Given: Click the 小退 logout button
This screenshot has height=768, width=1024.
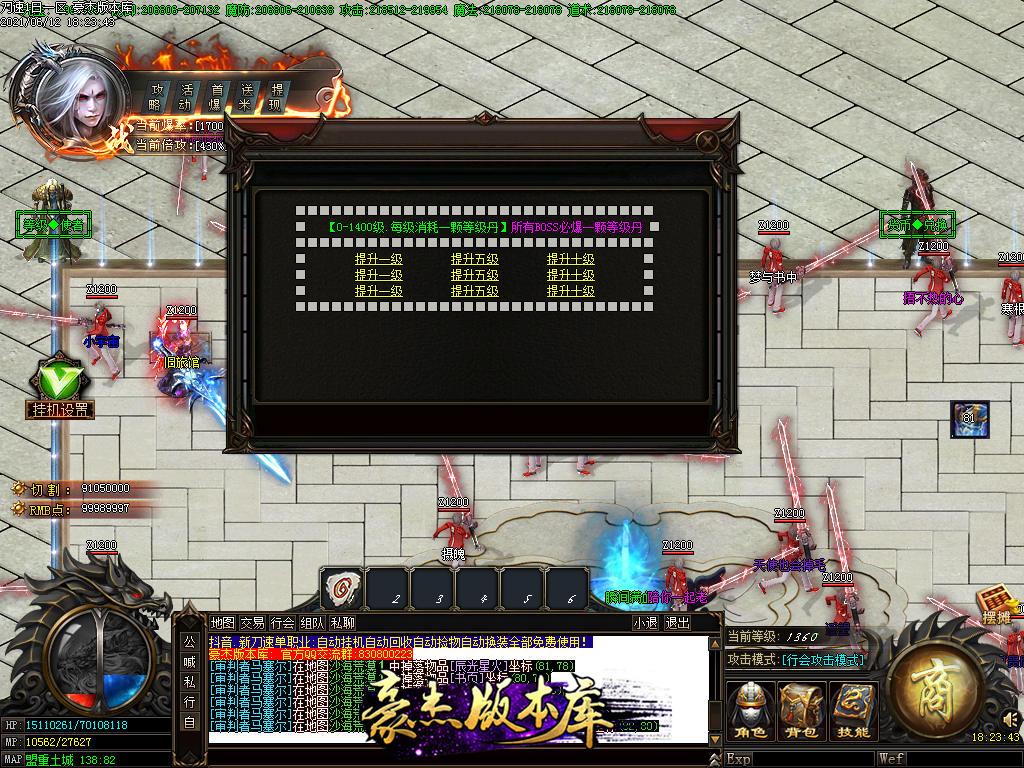Looking at the screenshot, I should coord(646,622).
